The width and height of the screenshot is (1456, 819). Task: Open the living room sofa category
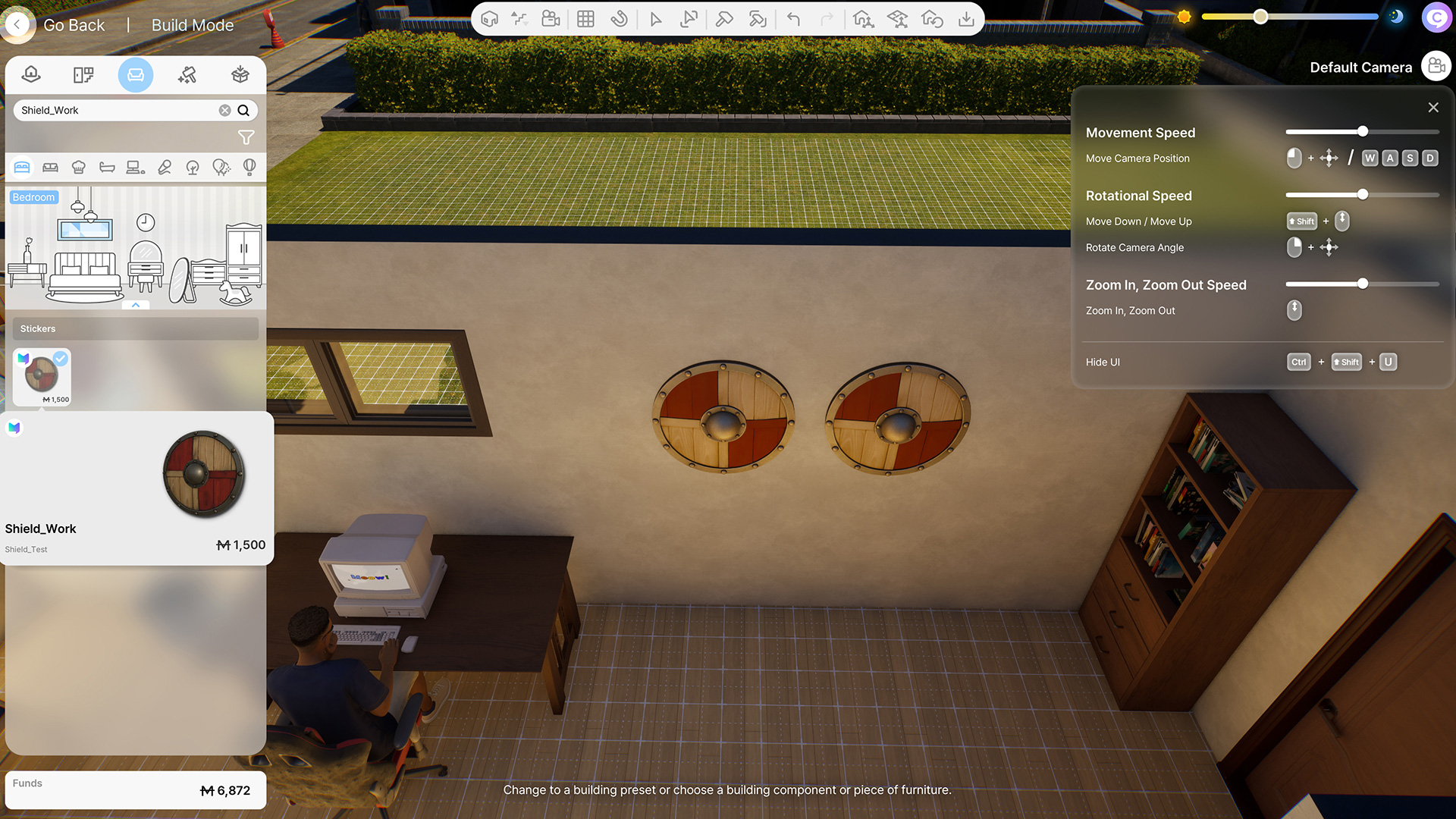tap(51, 168)
